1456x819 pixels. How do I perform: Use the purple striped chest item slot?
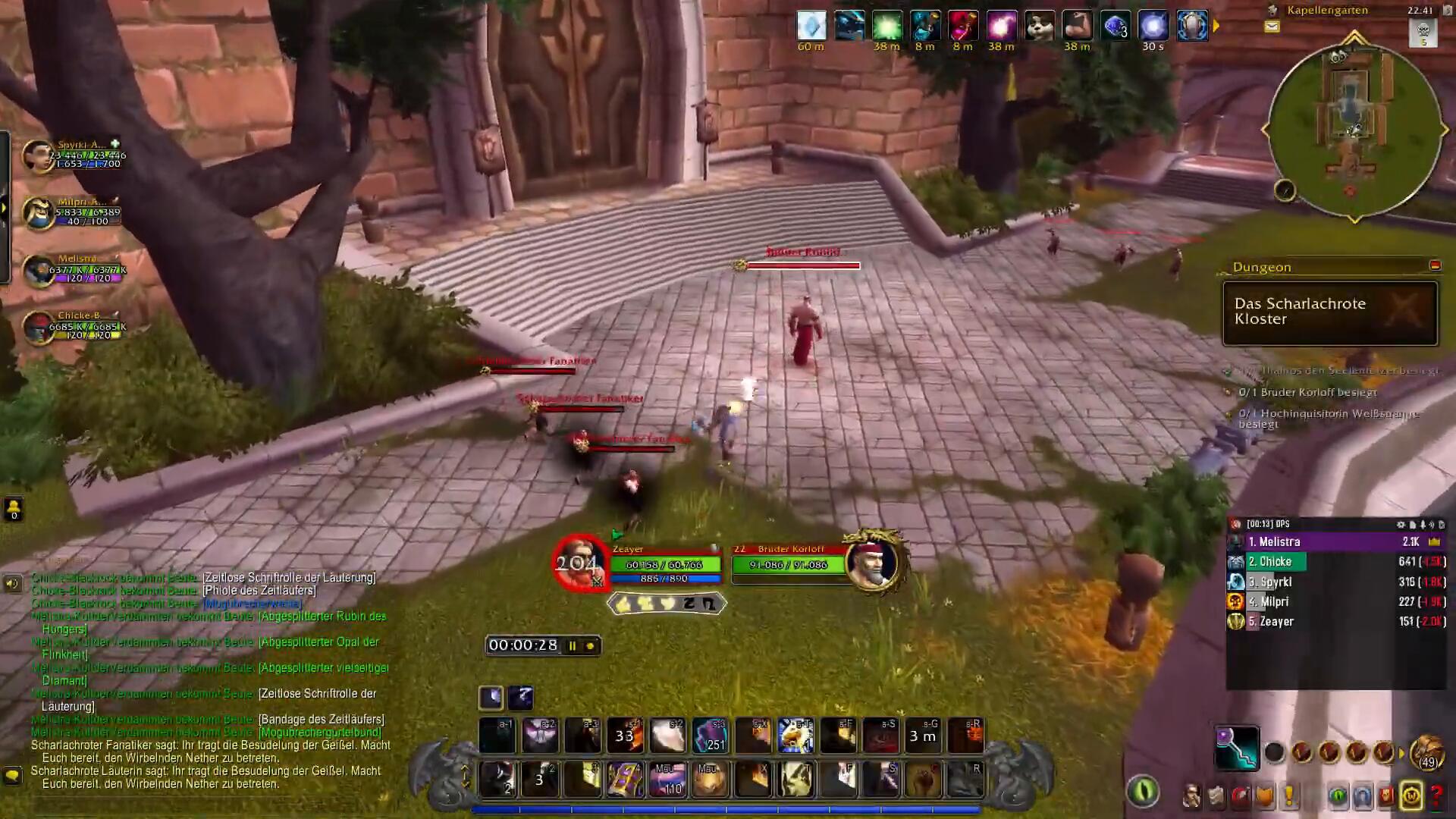[x=625, y=780]
